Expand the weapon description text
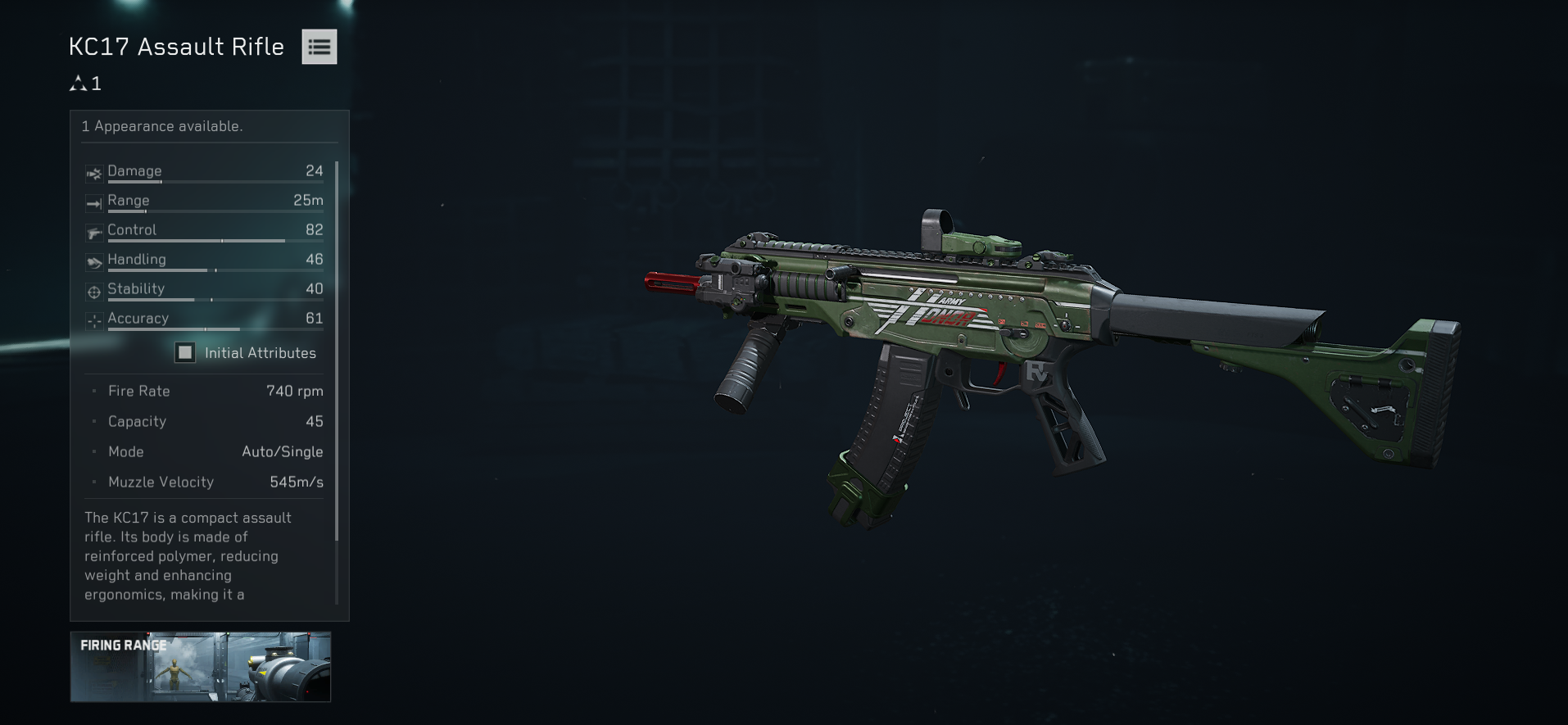This screenshot has height=725, width=1568. (x=197, y=555)
